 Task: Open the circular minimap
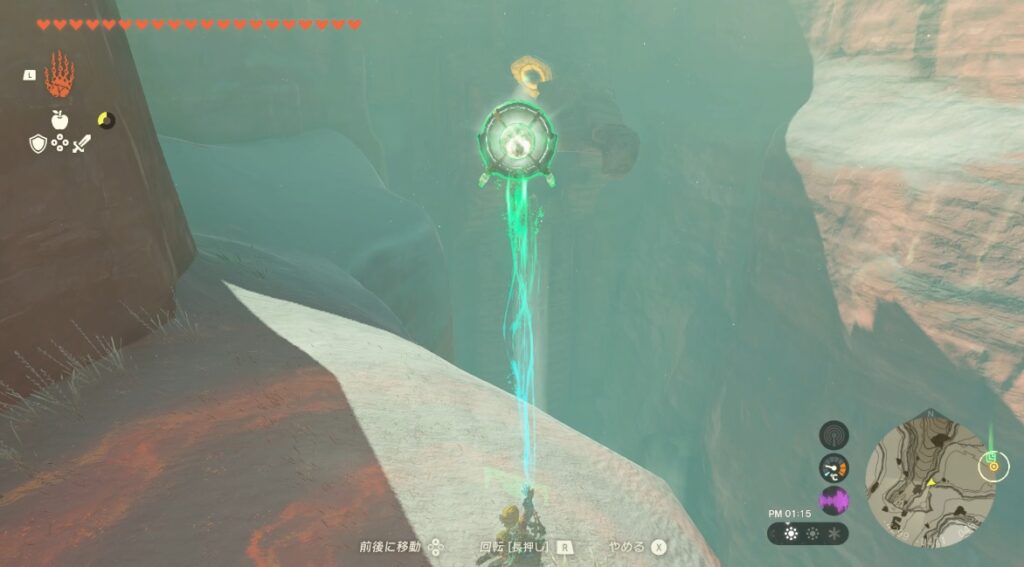click(929, 477)
